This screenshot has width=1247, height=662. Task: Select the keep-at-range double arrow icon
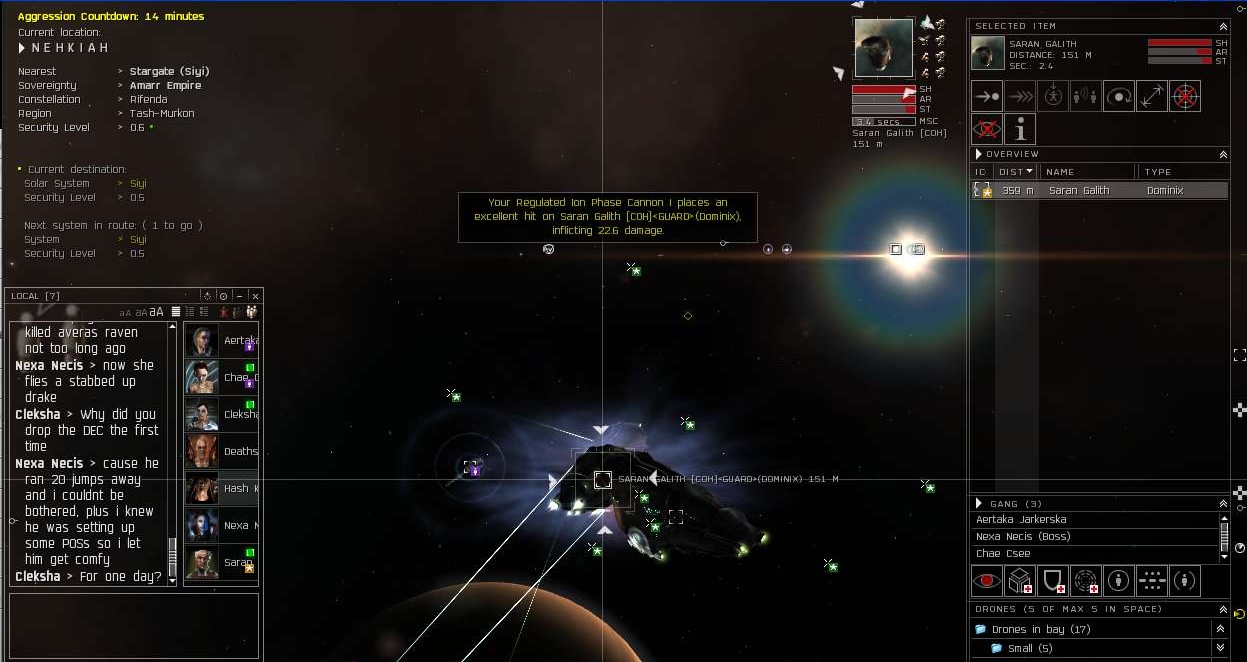point(1152,96)
